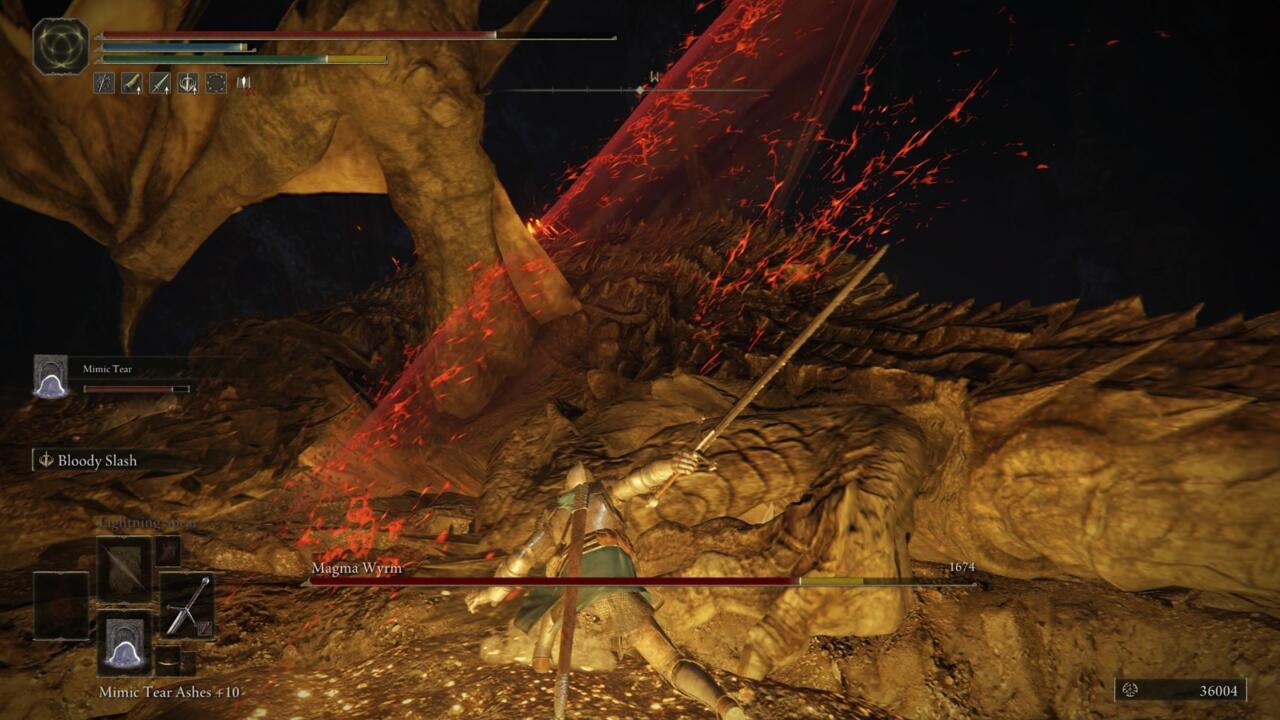Click the Mimic Tear ally portrait
This screenshot has width=1280, height=720.
point(50,377)
